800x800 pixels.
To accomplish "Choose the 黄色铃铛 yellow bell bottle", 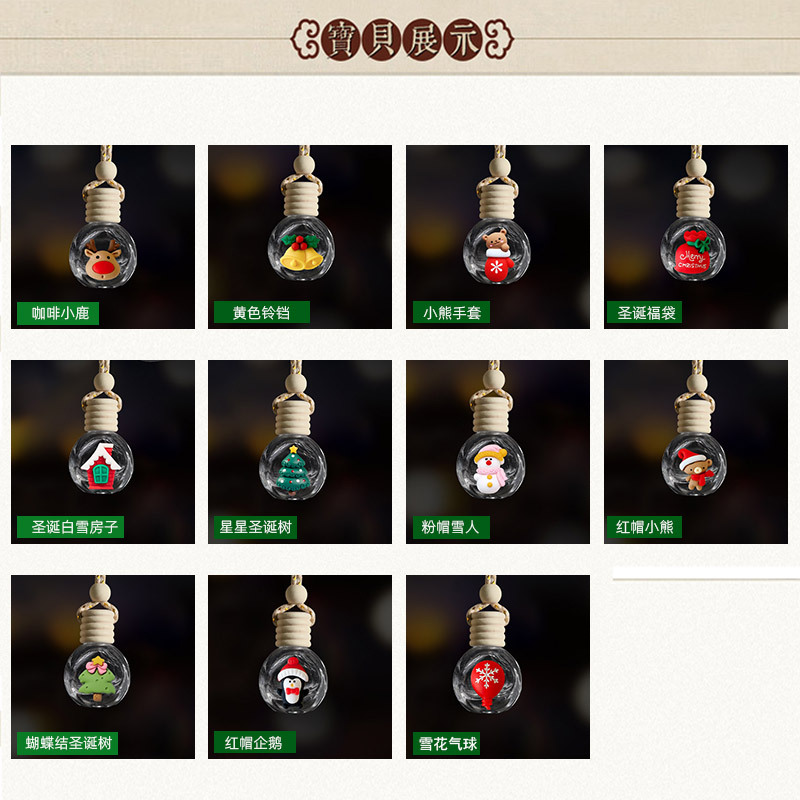I will 299,237.
